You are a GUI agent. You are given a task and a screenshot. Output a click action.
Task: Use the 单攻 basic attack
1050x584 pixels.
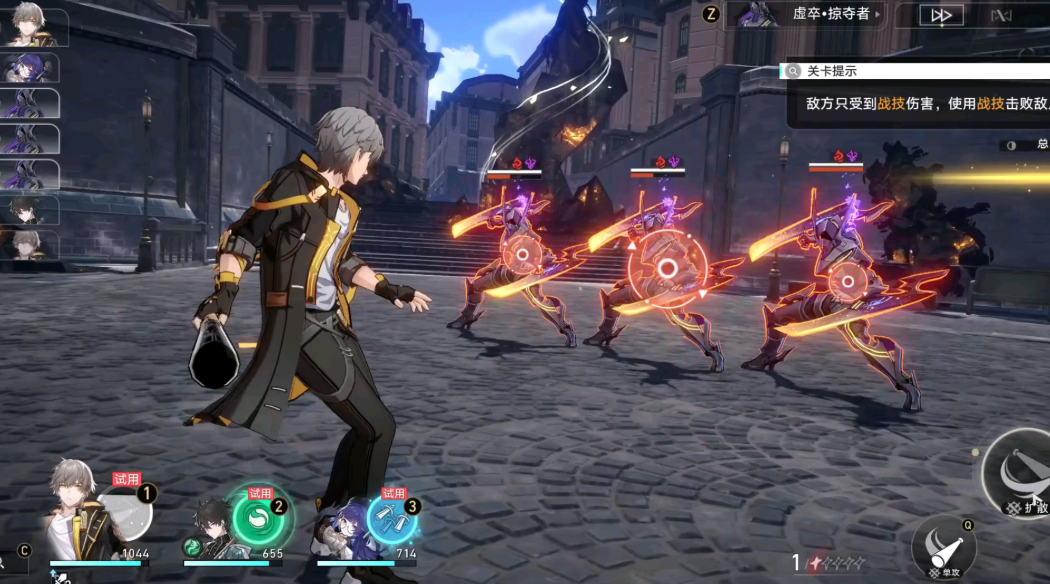click(944, 547)
